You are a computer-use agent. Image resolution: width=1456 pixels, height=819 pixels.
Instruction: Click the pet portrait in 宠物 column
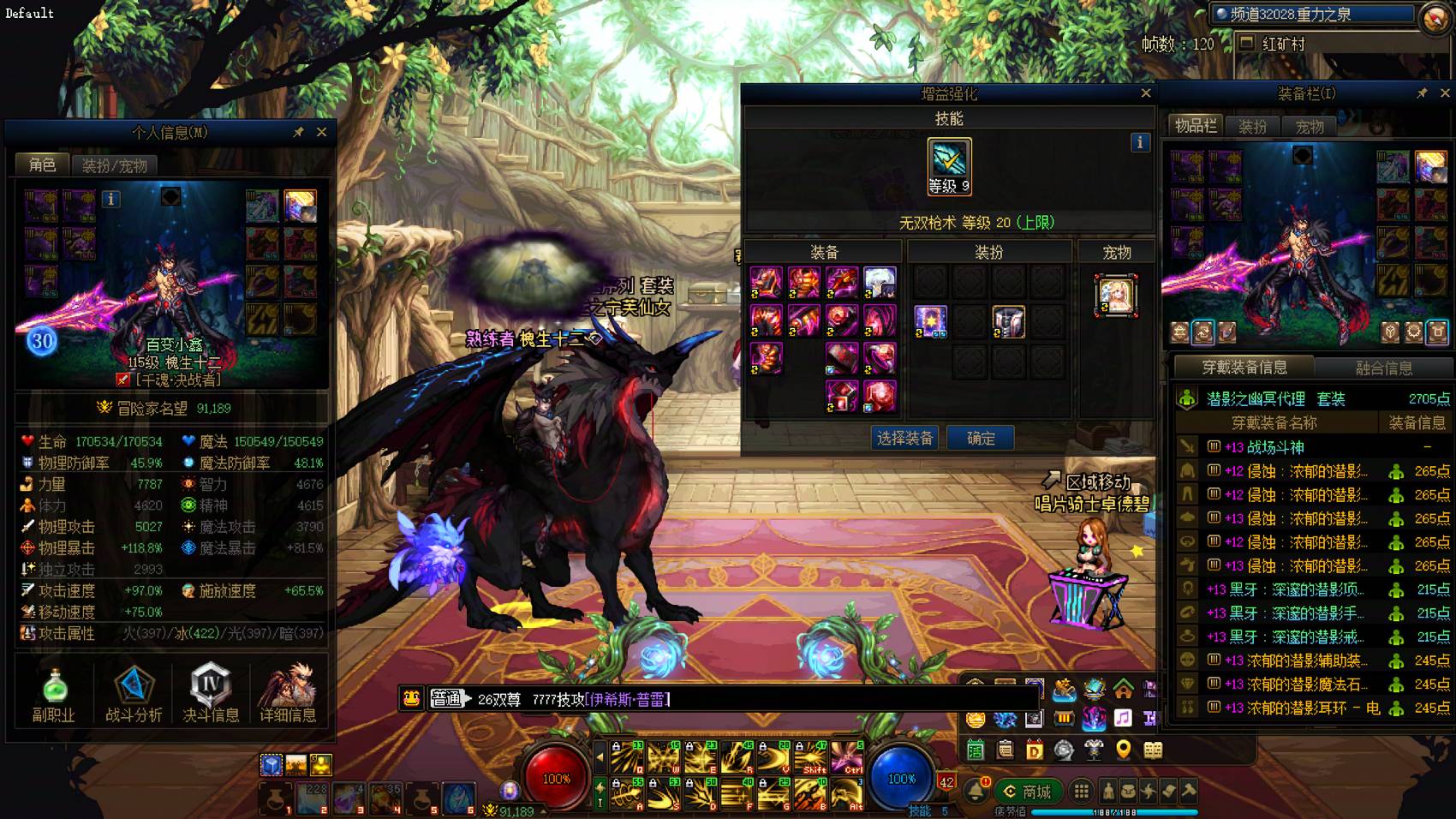tap(1116, 296)
